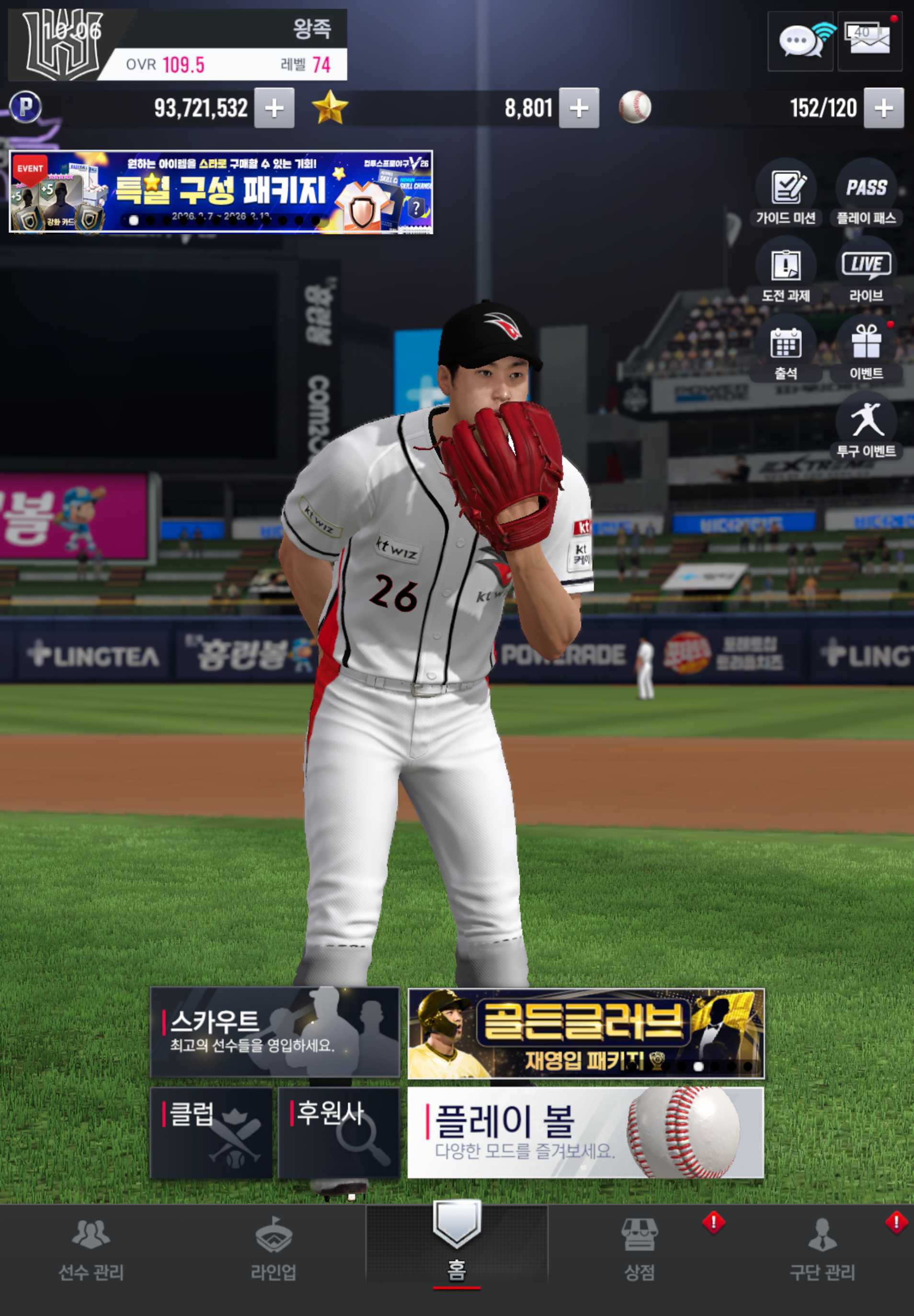Add more P points currency
Viewport: 914px width, 1316px height.
[274, 108]
